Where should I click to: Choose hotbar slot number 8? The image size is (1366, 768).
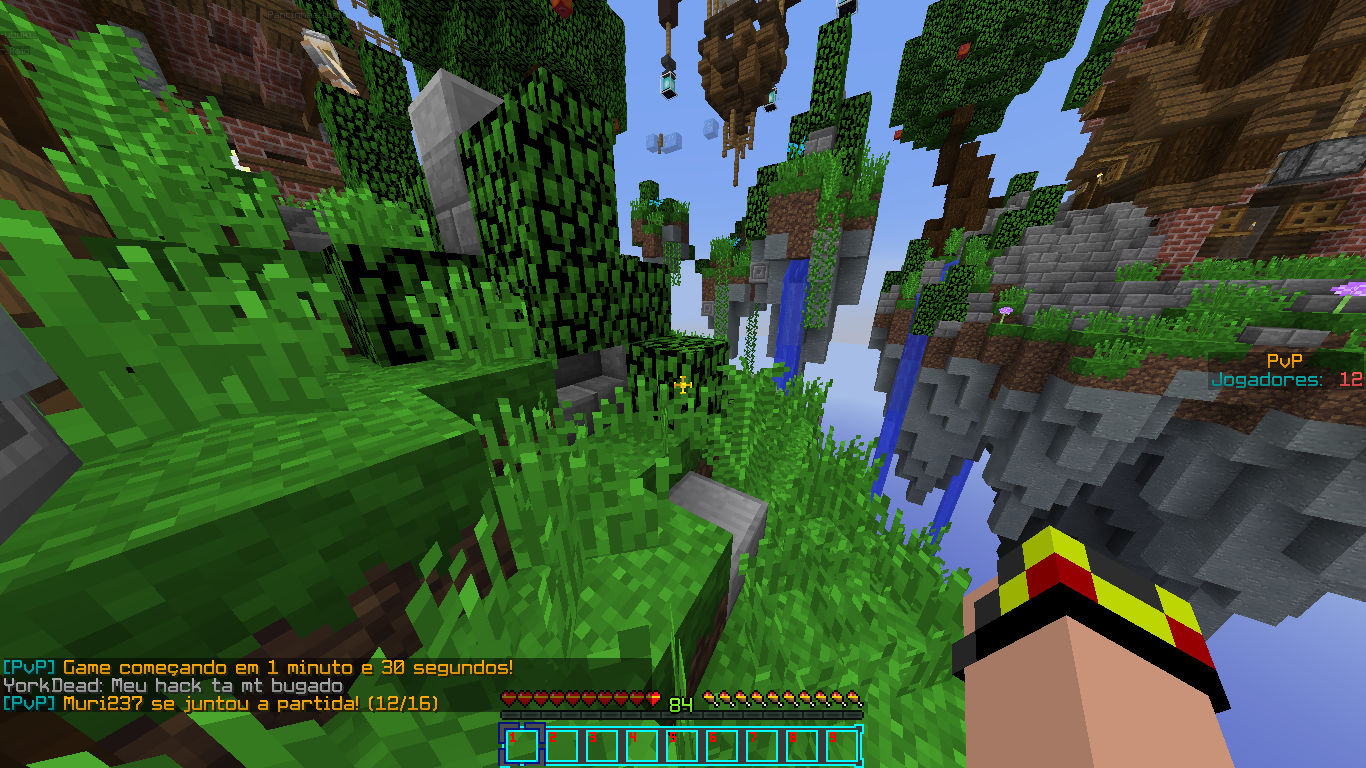(801, 746)
